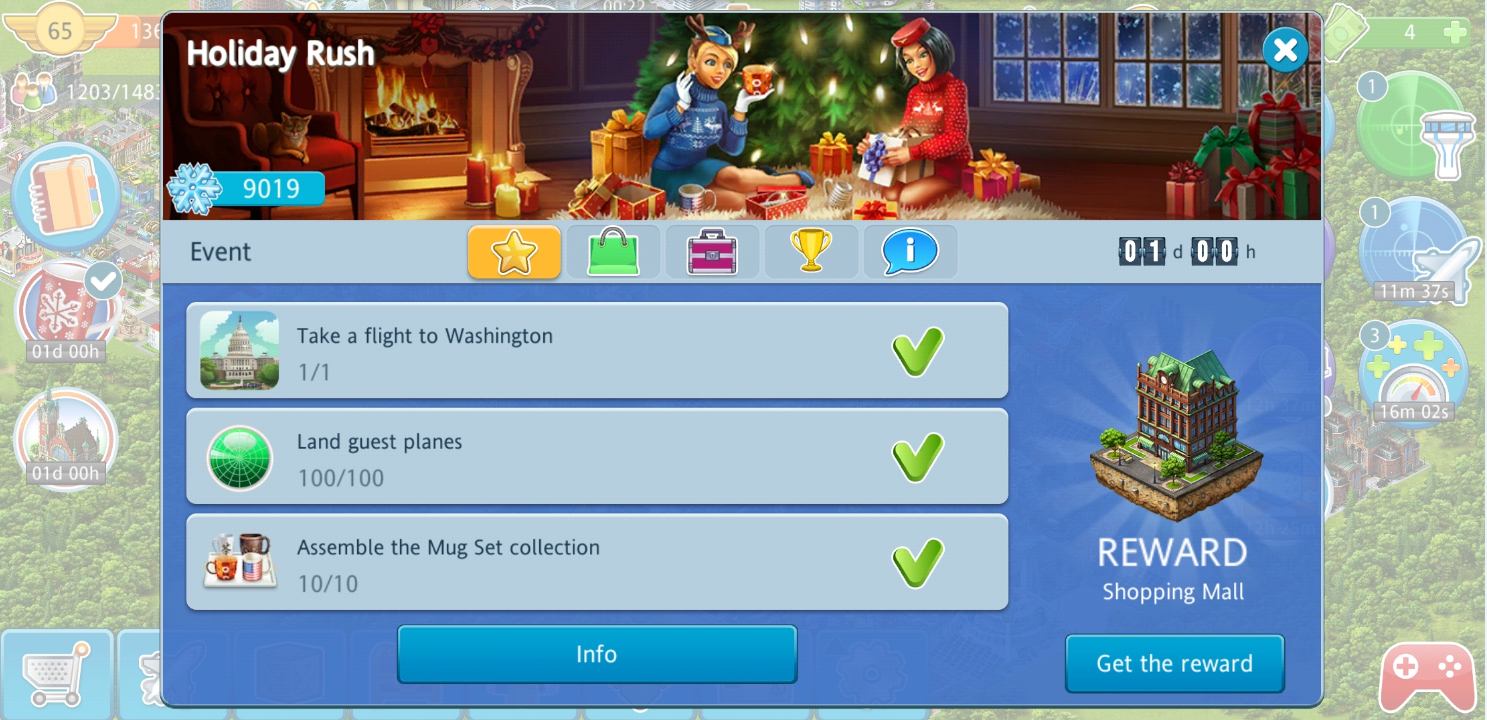Open the orange notebook journal icon

[x=66, y=196]
